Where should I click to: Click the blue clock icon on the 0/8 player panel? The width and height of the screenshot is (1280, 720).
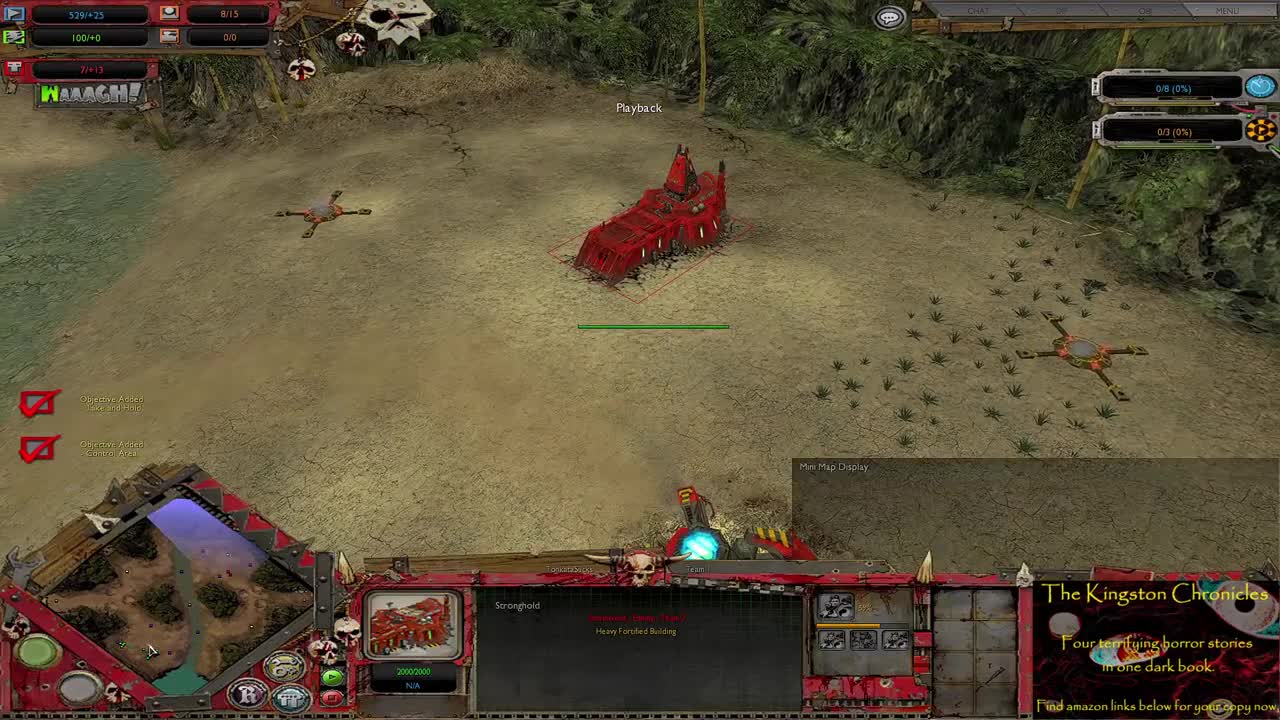coord(1259,87)
